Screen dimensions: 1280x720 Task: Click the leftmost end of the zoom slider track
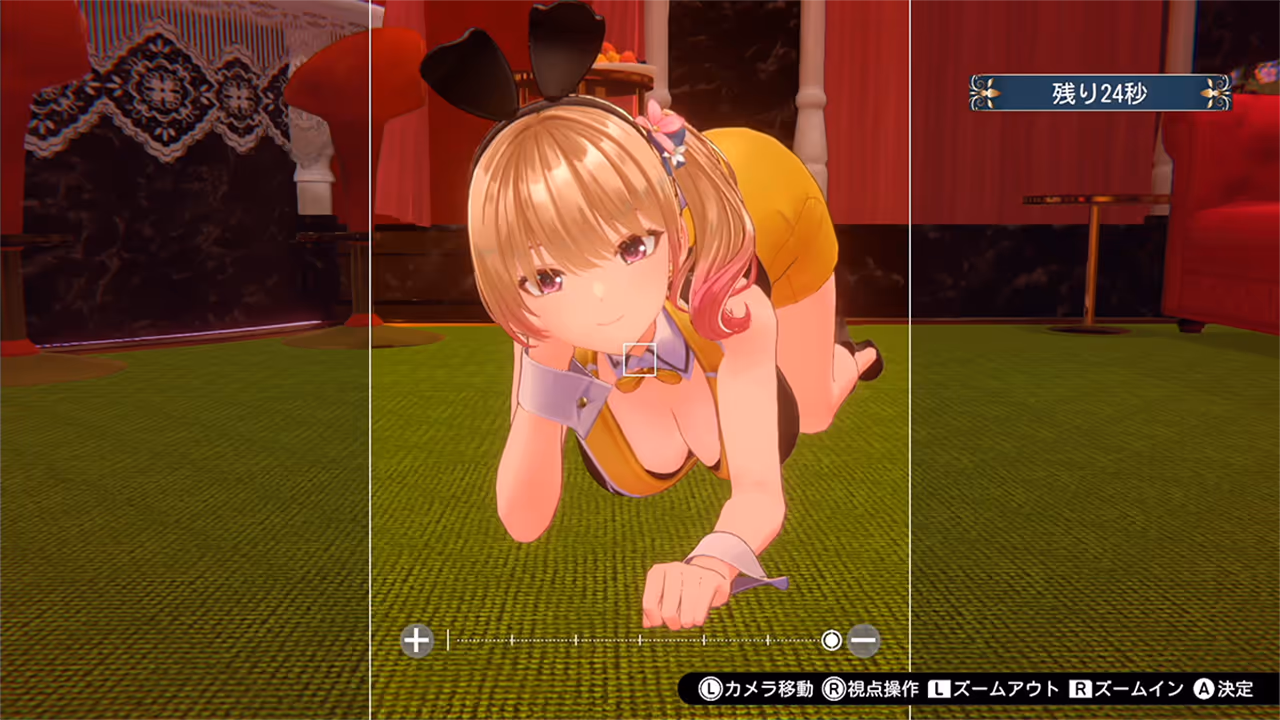[457, 640]
